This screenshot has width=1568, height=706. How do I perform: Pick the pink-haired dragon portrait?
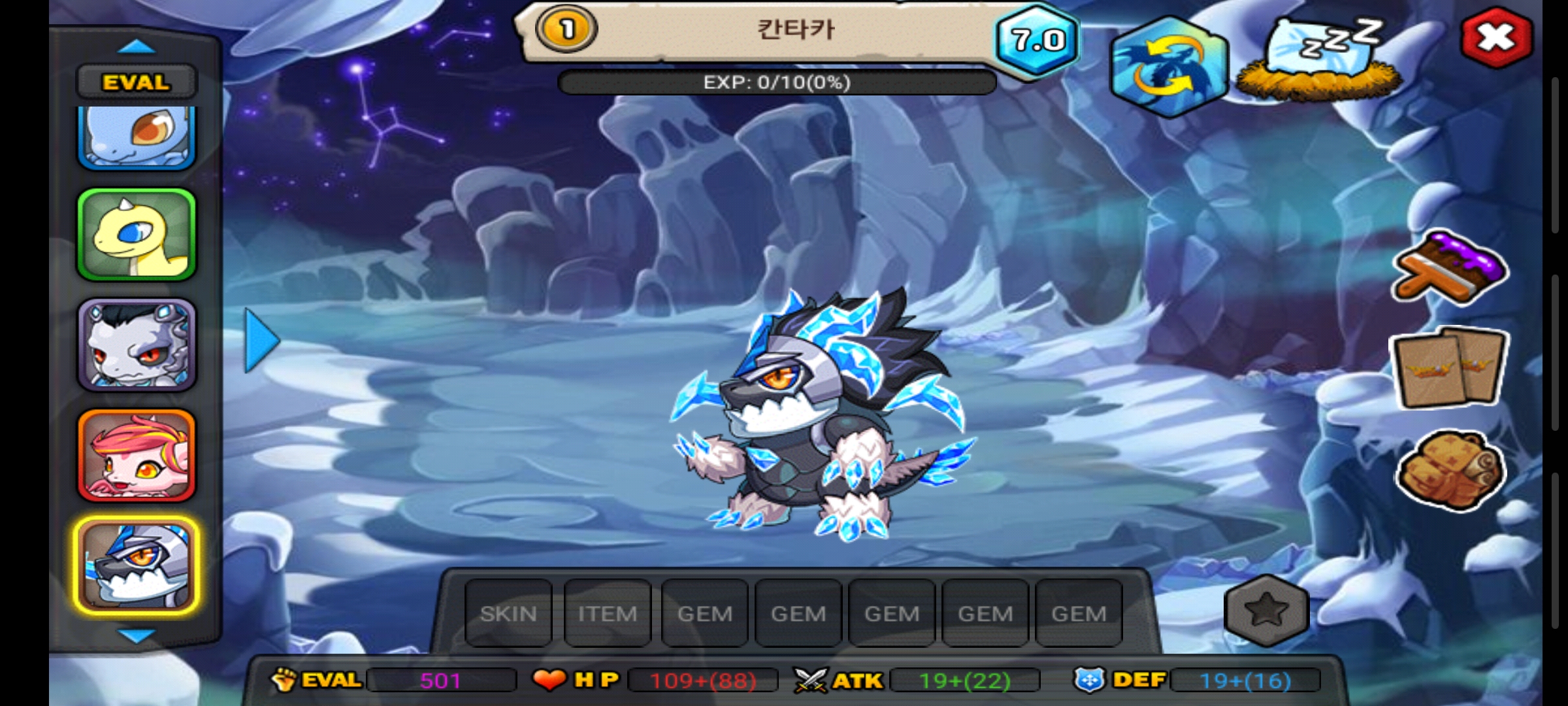[x=137, y=456]
